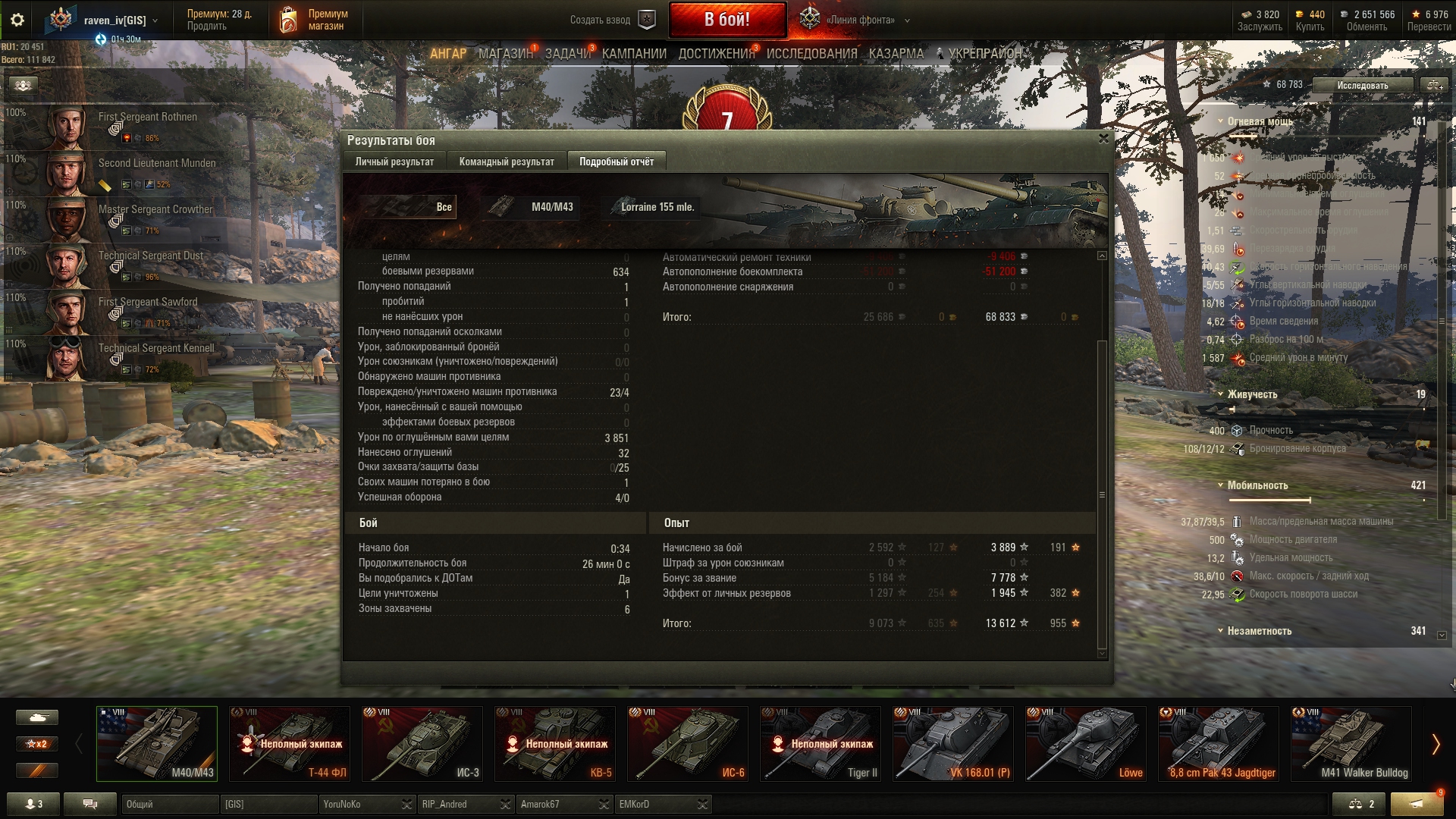Select the M41 Walker Bulldog tank
This screenshot has width=1456, height=819.
(x=1351, y=744)
